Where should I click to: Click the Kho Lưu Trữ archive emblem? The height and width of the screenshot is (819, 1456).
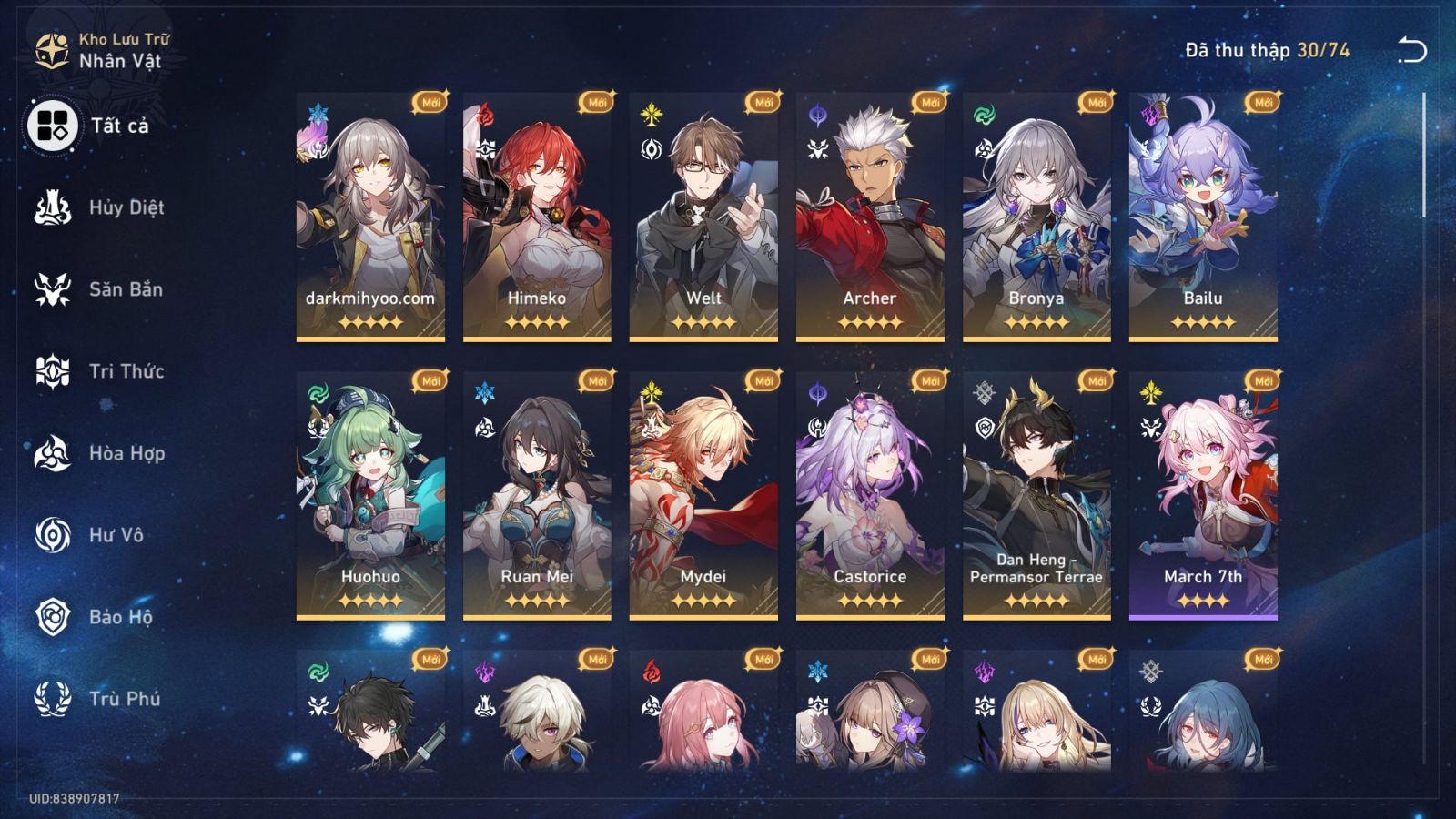[x=52, y=52]
